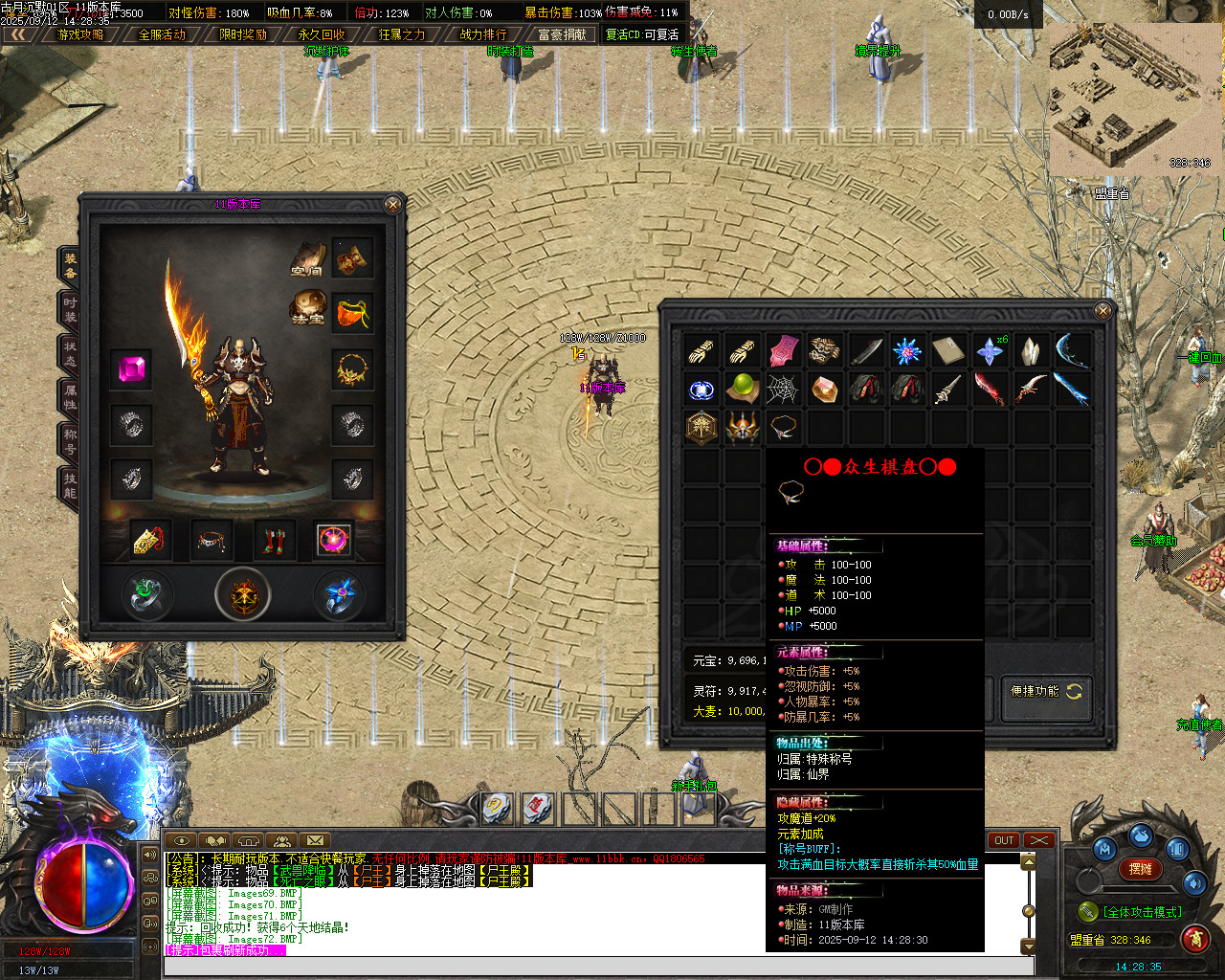
Task: Toggle the attack mode sword icon
Action: click(x=1087, y=912)
